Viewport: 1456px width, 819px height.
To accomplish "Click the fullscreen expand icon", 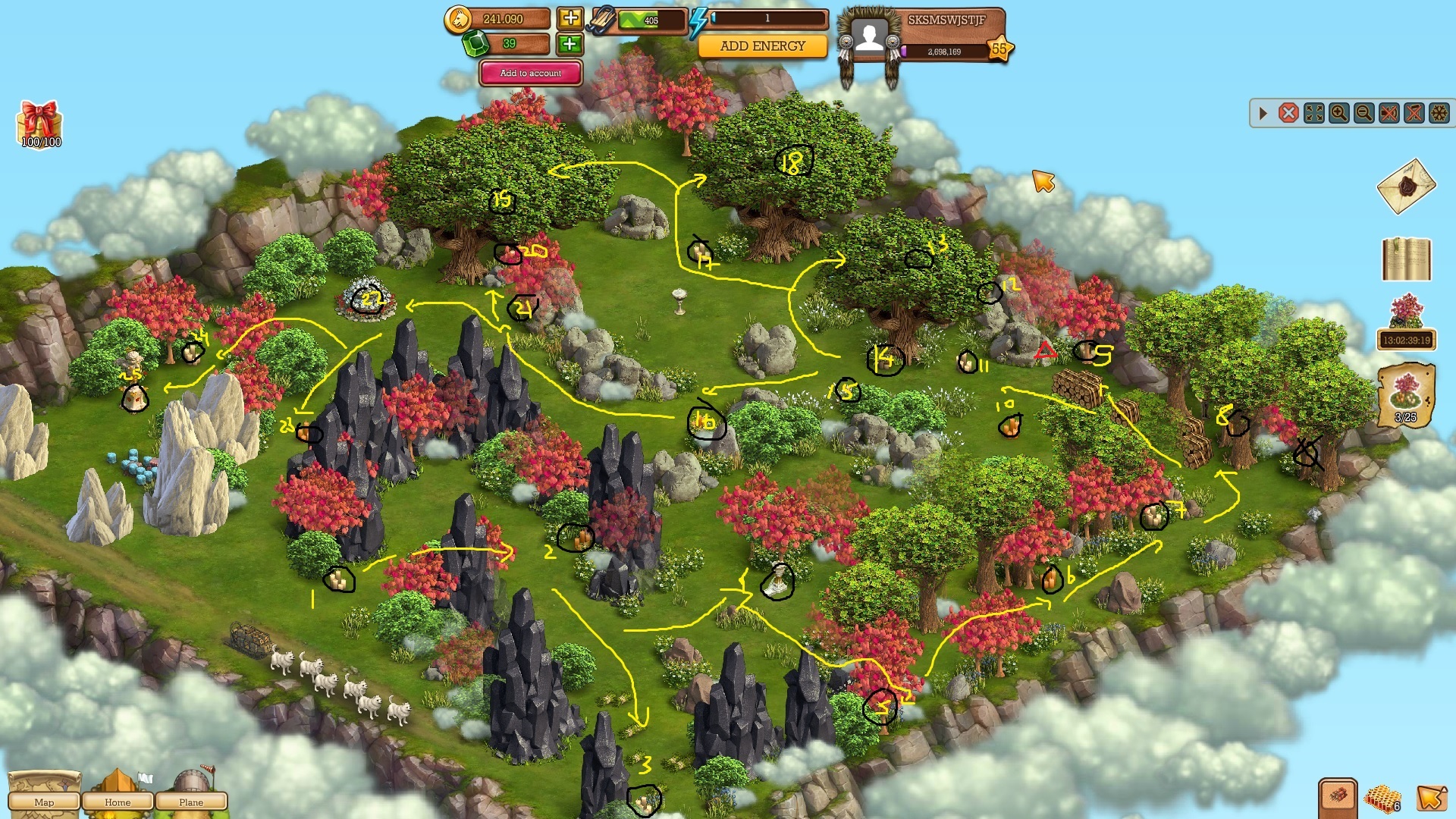I will point(1313,114).
